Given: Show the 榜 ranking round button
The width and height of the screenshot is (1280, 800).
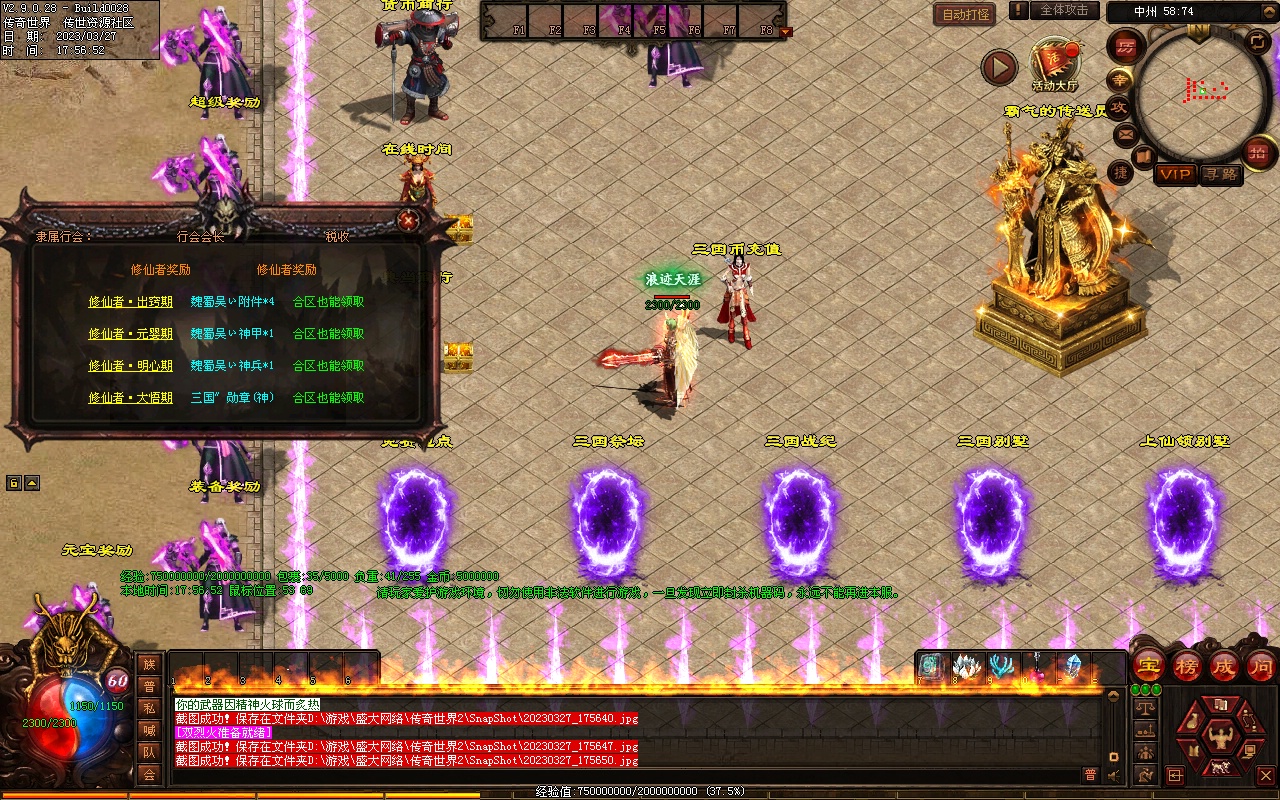Looking at the screenshot, I should tap(1187, 665).
